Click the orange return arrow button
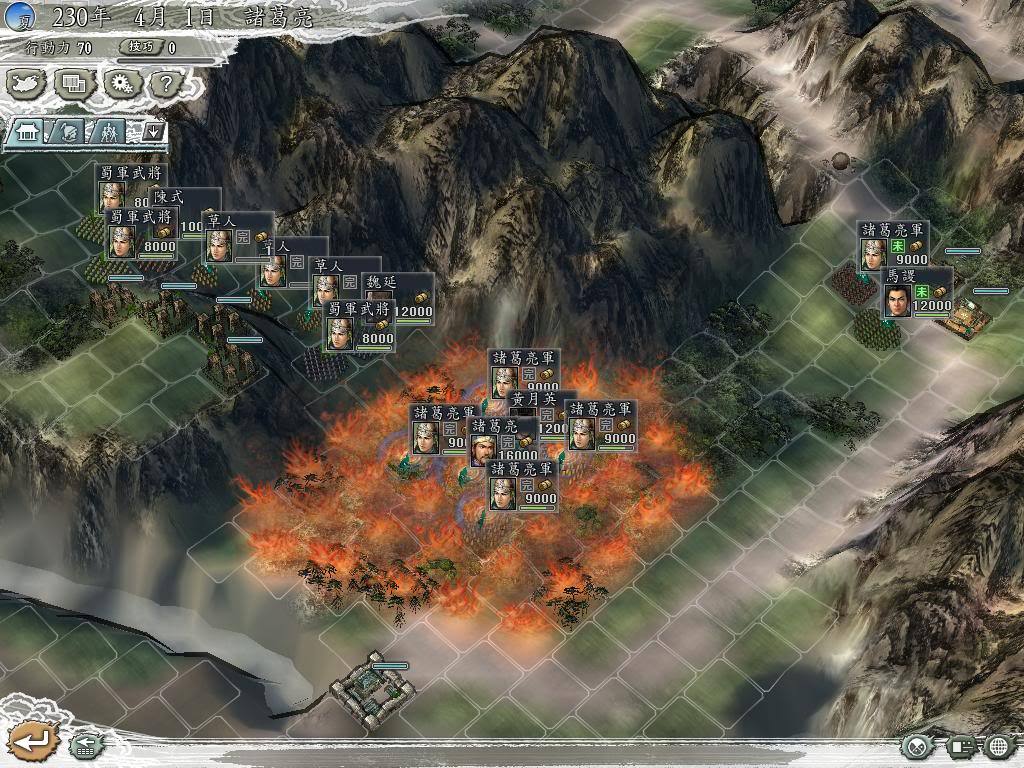The image size is (1024, 768). (31, 742)
